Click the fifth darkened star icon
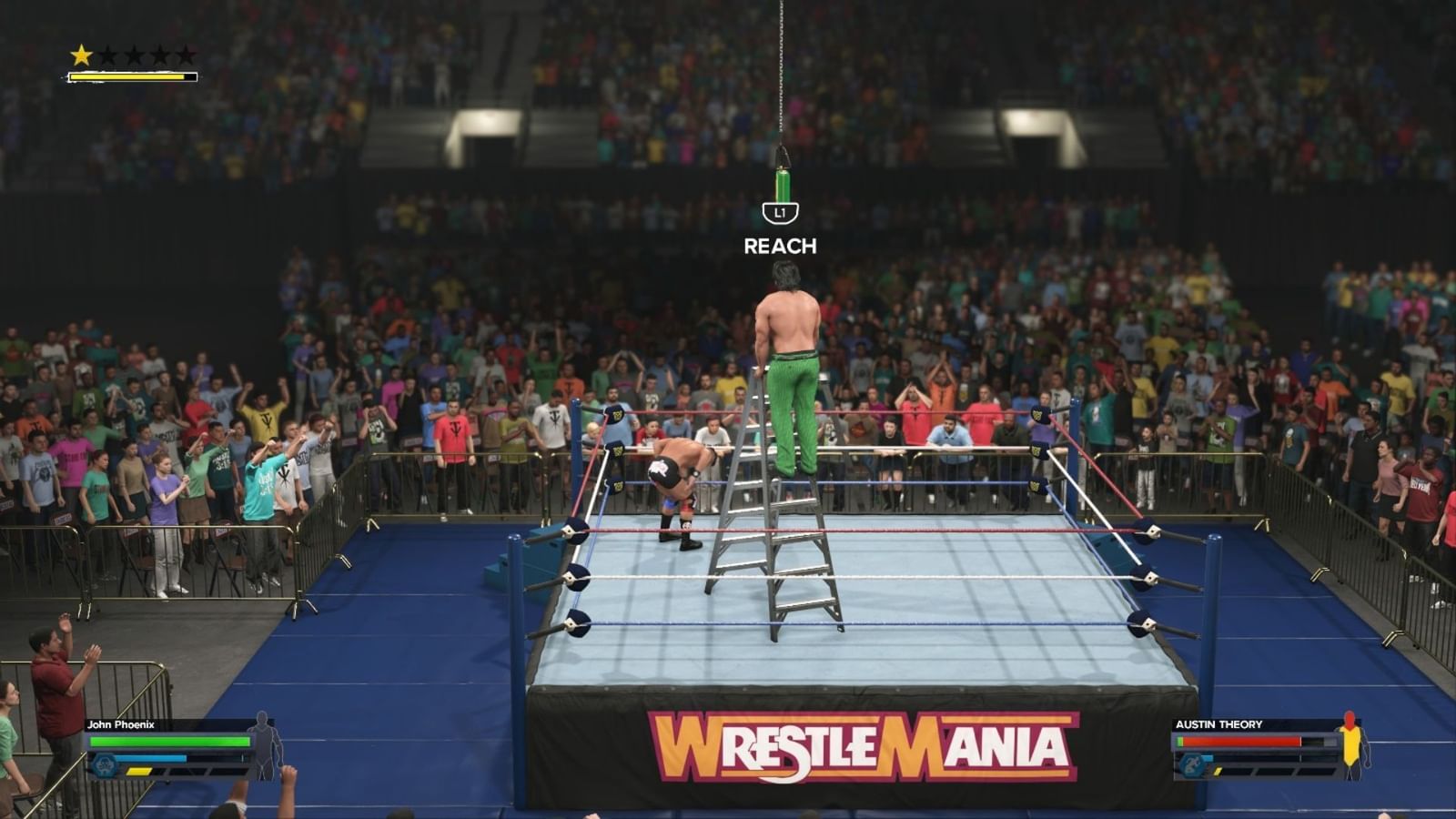 pyautogui.click(x=186, y=55)
